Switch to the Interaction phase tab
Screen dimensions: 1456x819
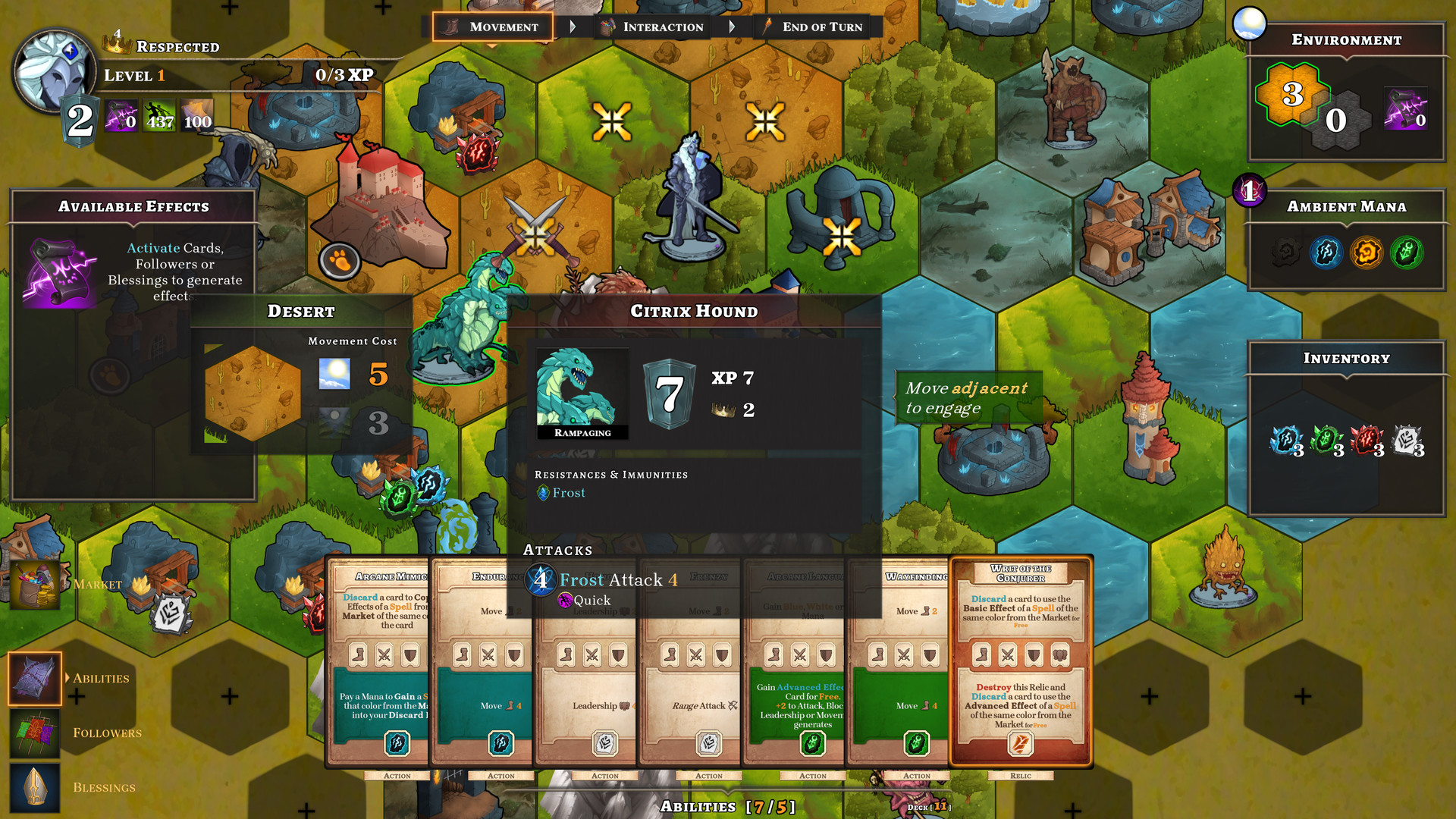(x=654, y=27)
